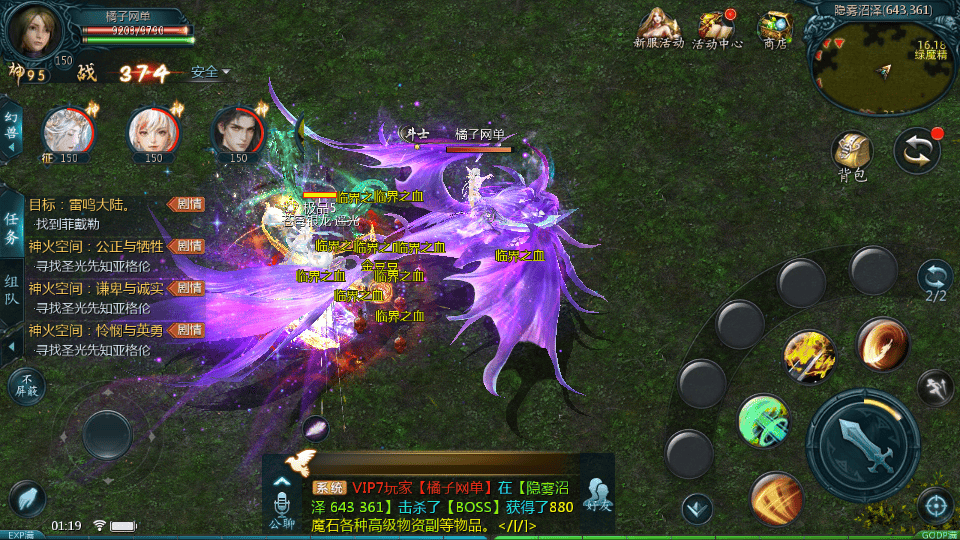Screen dimensions: 960x540
Task: Expand the 幻兽 pet panel tab
Action: point(12,130)
